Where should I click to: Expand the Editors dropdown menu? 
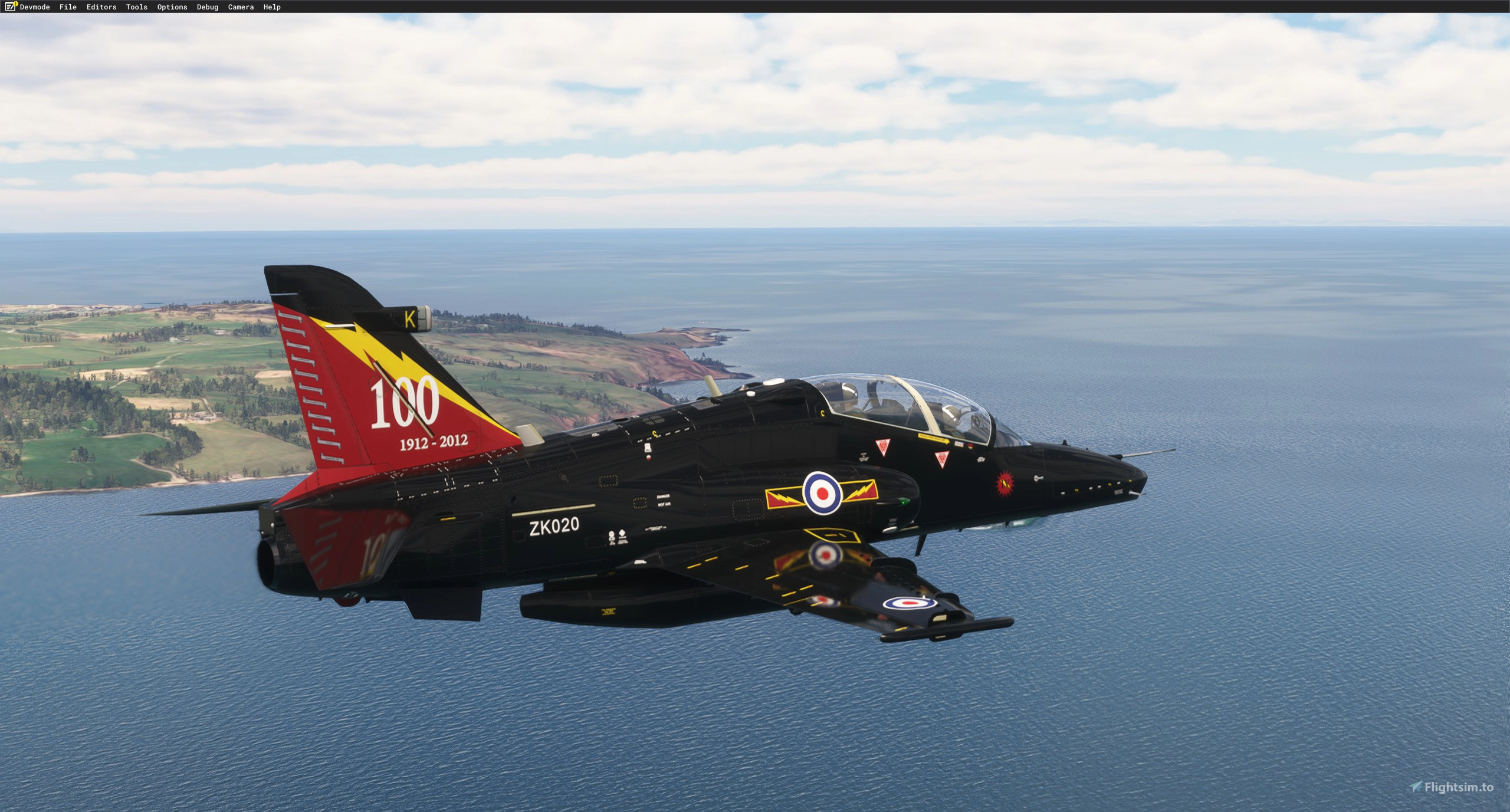pos(100,6)
